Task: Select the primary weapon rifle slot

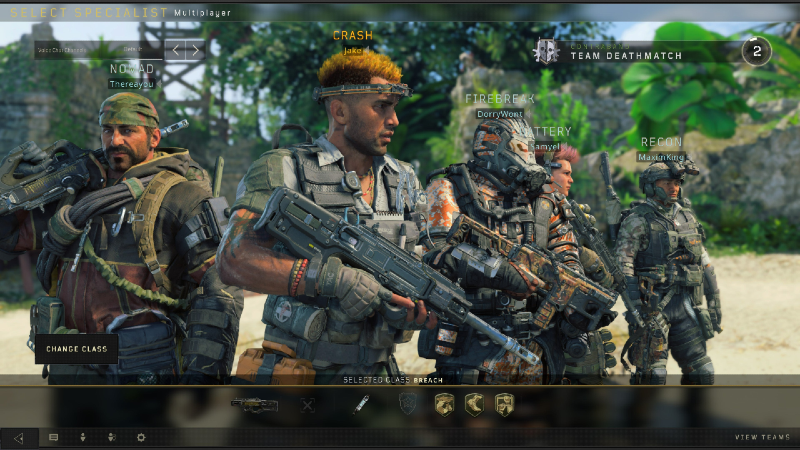Action: (254, 404)
